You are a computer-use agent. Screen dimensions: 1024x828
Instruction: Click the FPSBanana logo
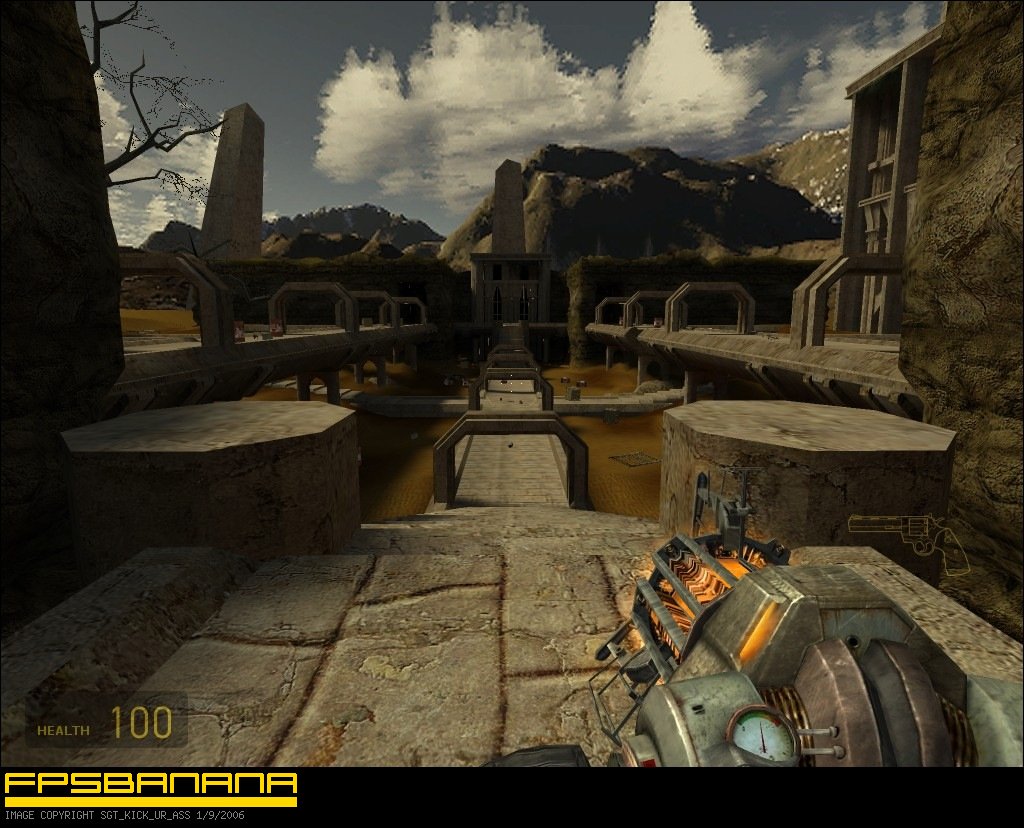(x=151, y=788)
